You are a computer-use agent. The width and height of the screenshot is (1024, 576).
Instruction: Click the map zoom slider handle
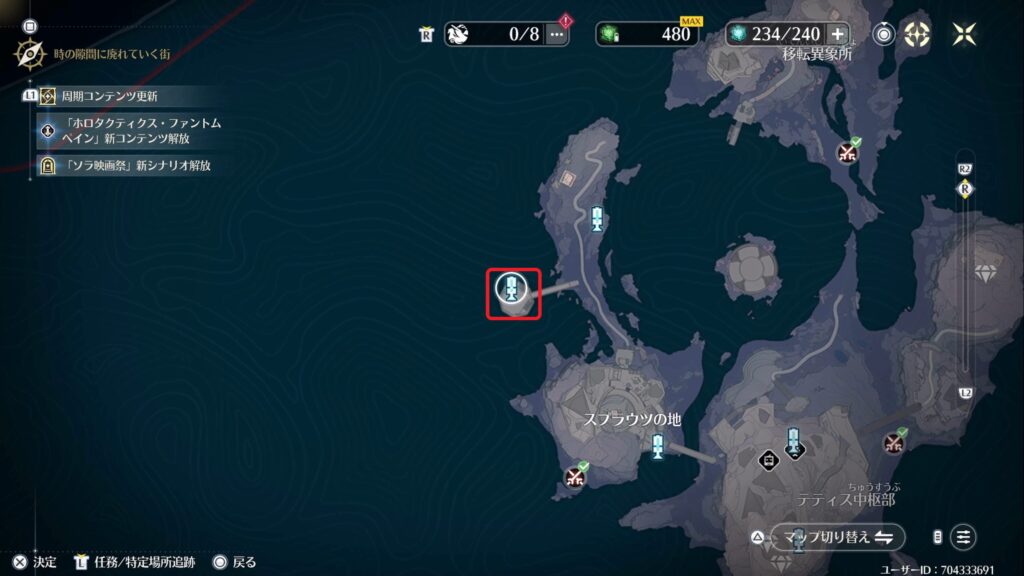pyautogui.click(x=965, y=189)
